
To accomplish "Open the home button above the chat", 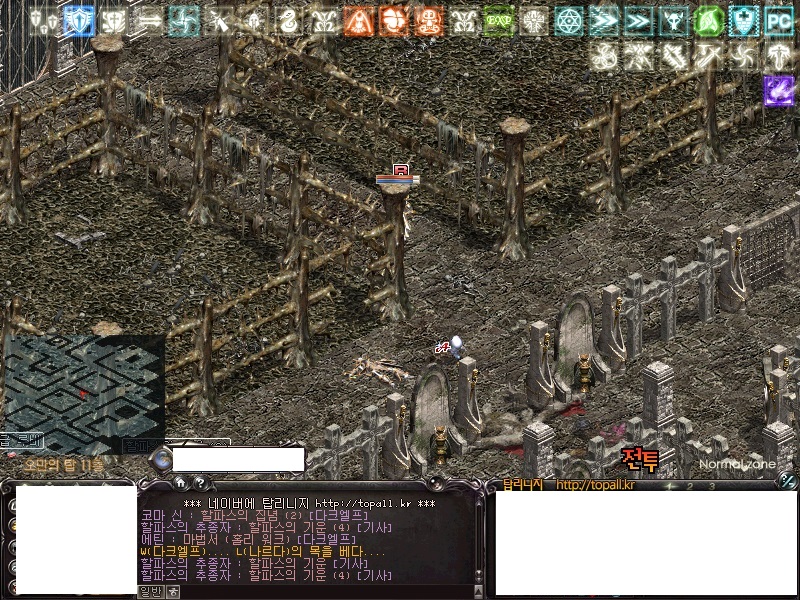I will pos(180,482).
